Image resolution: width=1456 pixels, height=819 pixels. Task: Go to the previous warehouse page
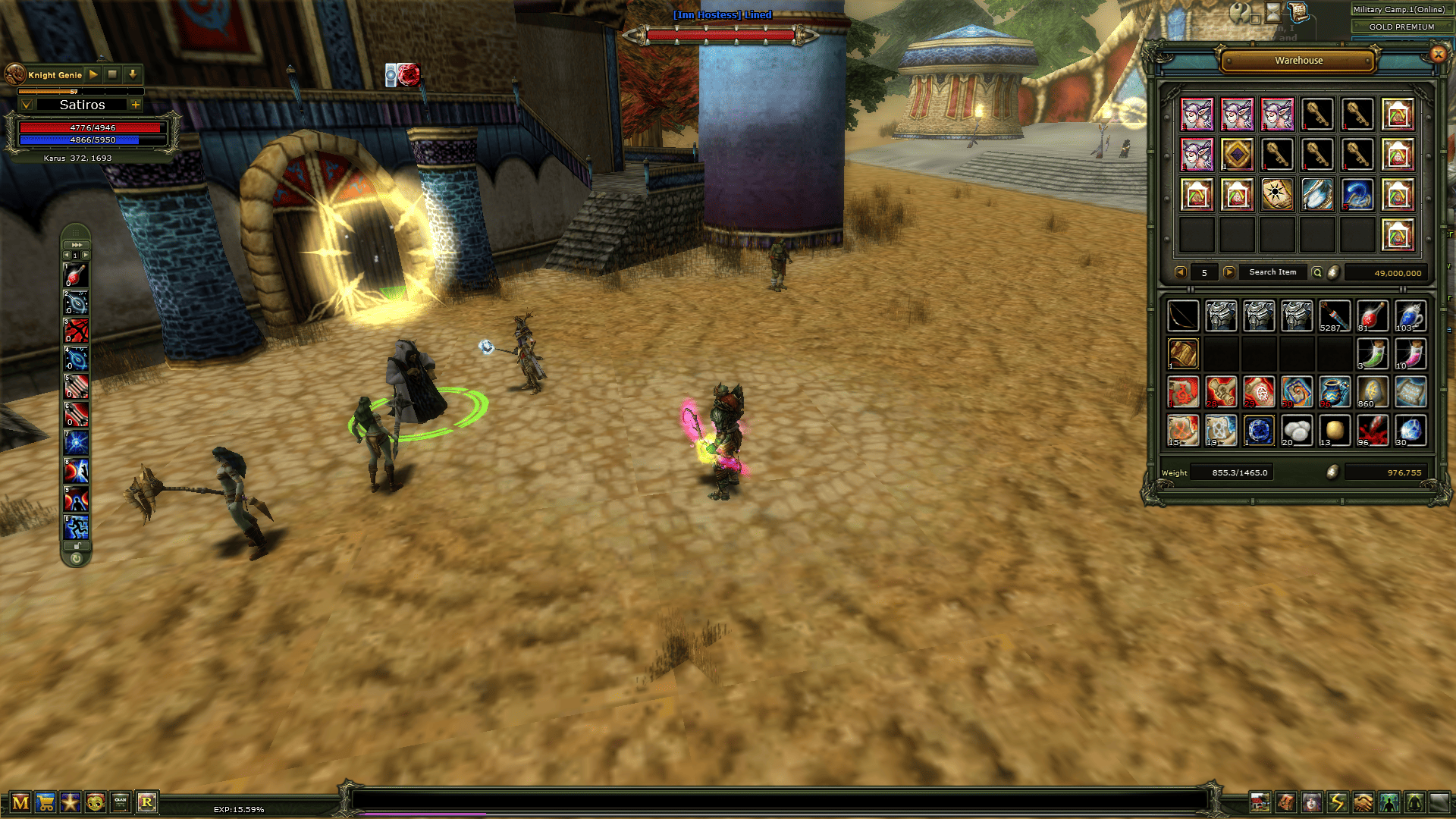click(1180, 272)
